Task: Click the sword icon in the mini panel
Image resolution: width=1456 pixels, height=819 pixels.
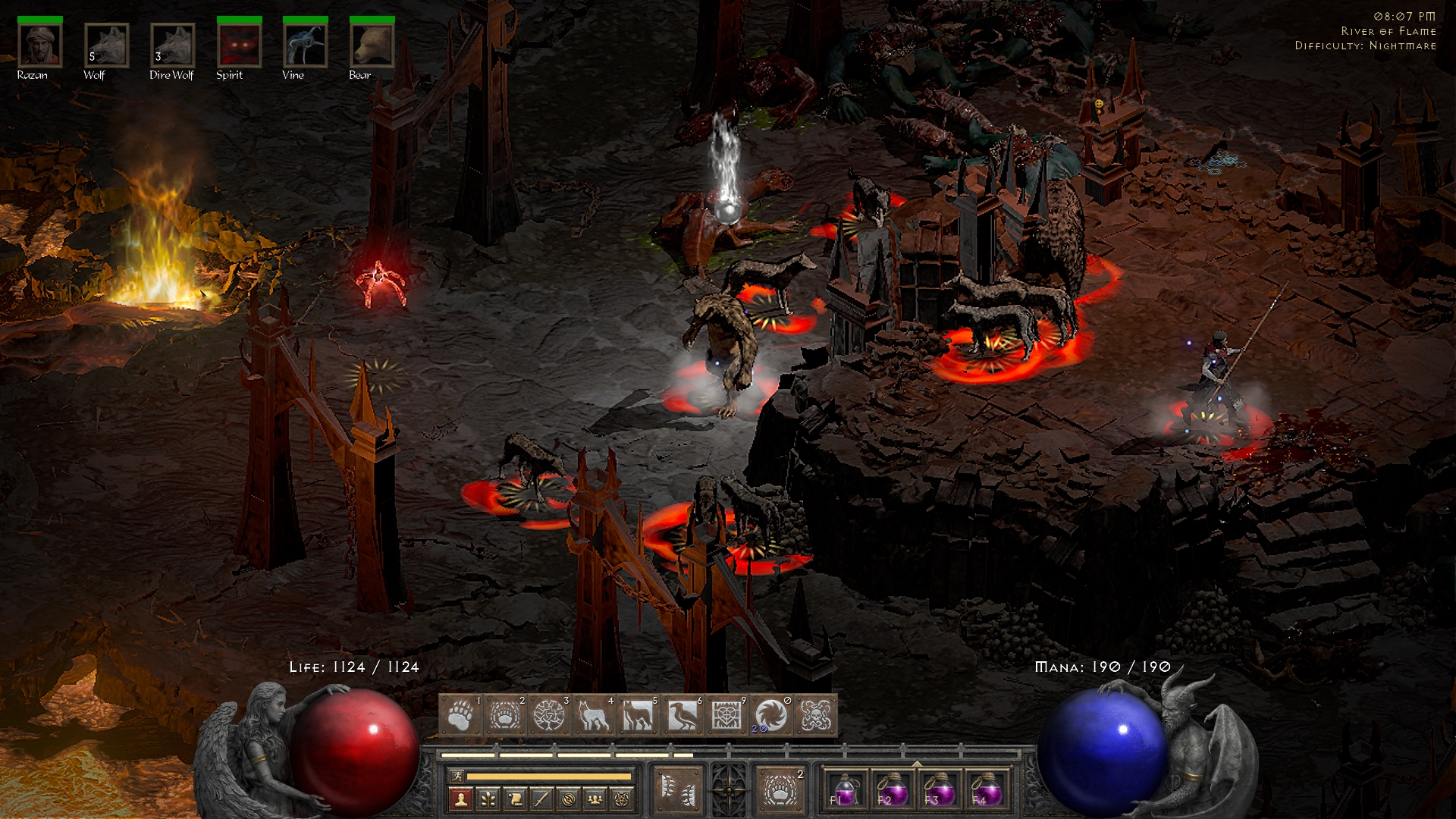Action: [541, 799]
